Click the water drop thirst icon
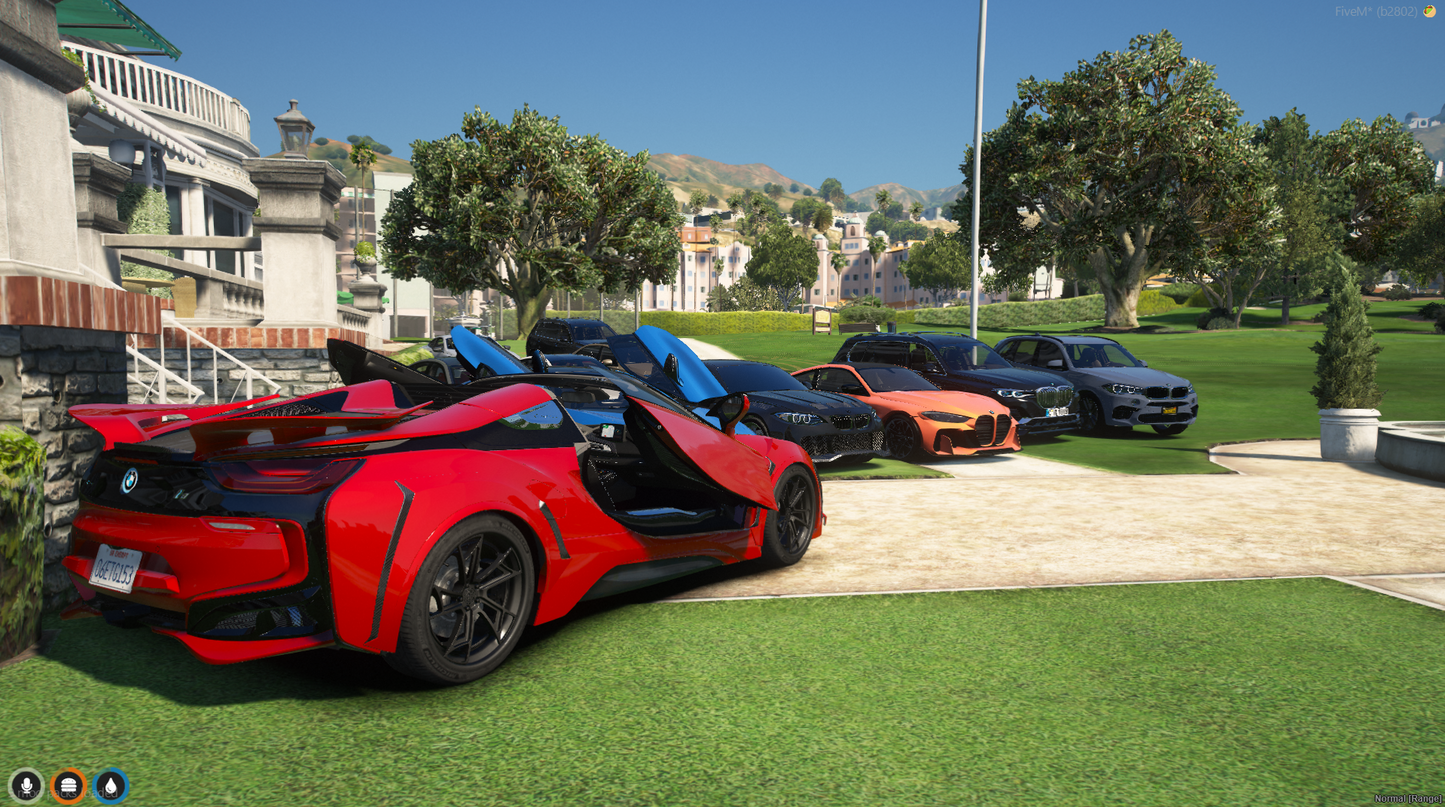 (x=110, y=785)
